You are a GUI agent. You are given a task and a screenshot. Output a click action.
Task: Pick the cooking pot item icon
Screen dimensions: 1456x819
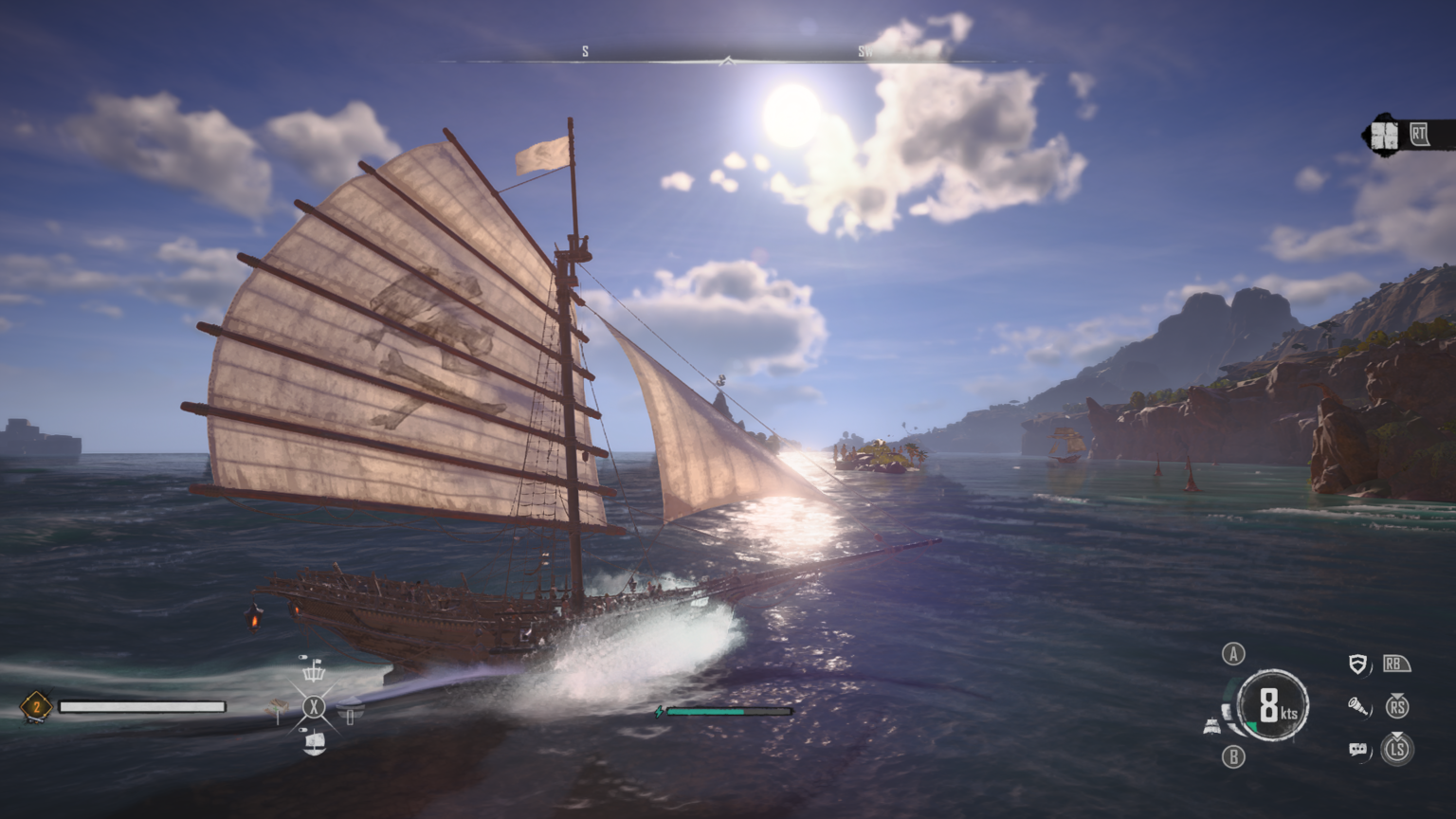(x=350, y=709)
